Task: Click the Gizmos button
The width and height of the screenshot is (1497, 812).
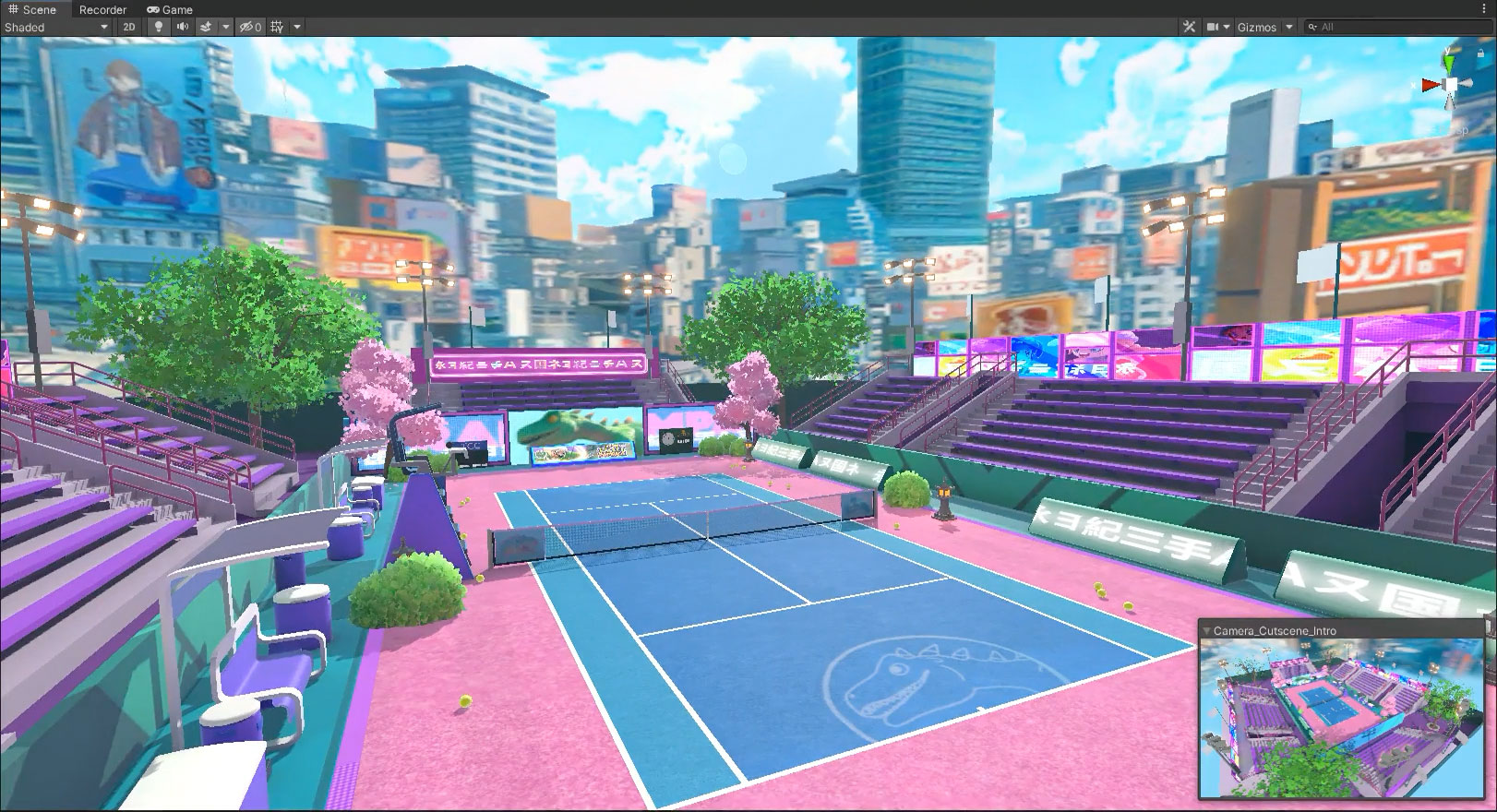Action: point(1257,27)
